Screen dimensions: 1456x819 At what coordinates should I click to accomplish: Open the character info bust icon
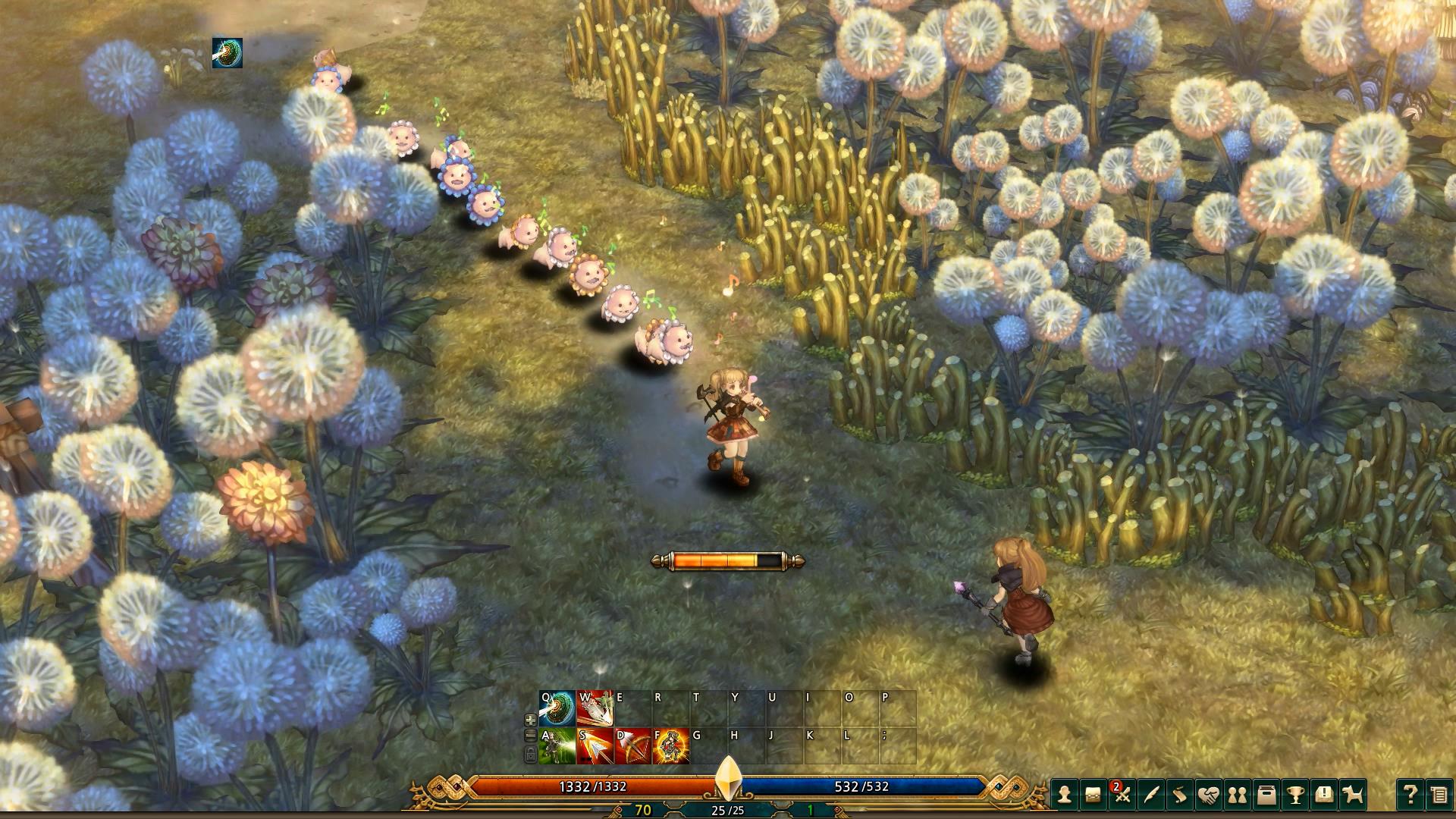click(1065, 795)
